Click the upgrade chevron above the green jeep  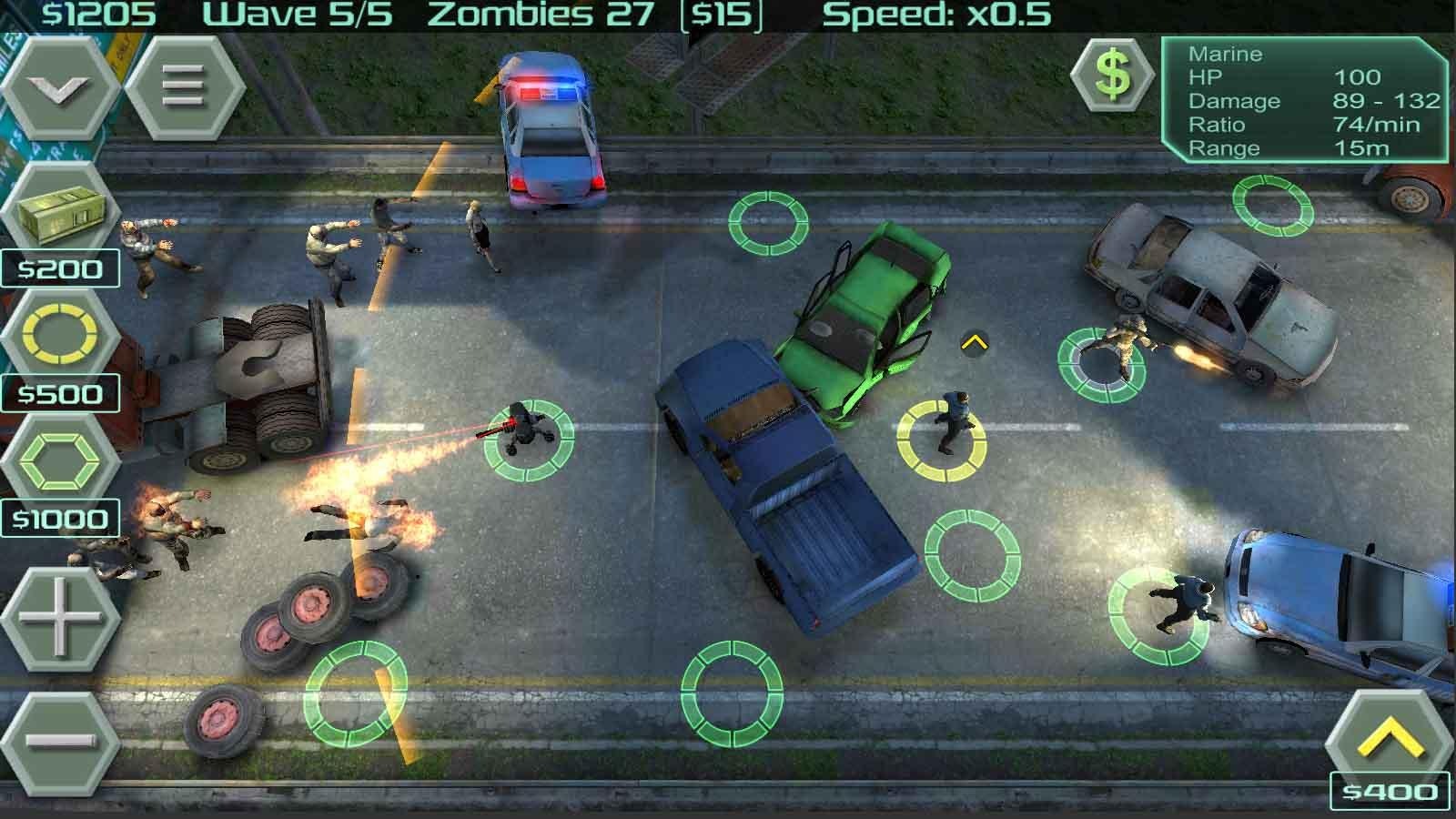974,344
